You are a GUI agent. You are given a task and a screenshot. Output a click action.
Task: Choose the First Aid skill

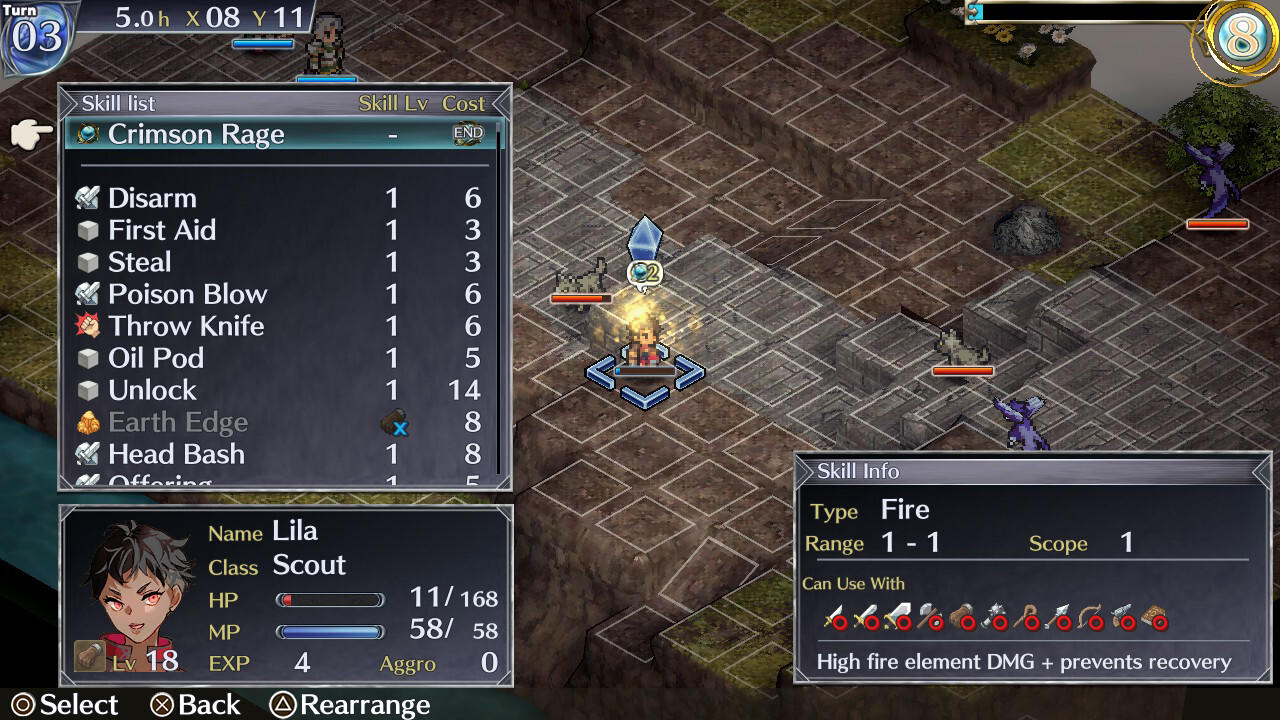click(162, 230)
